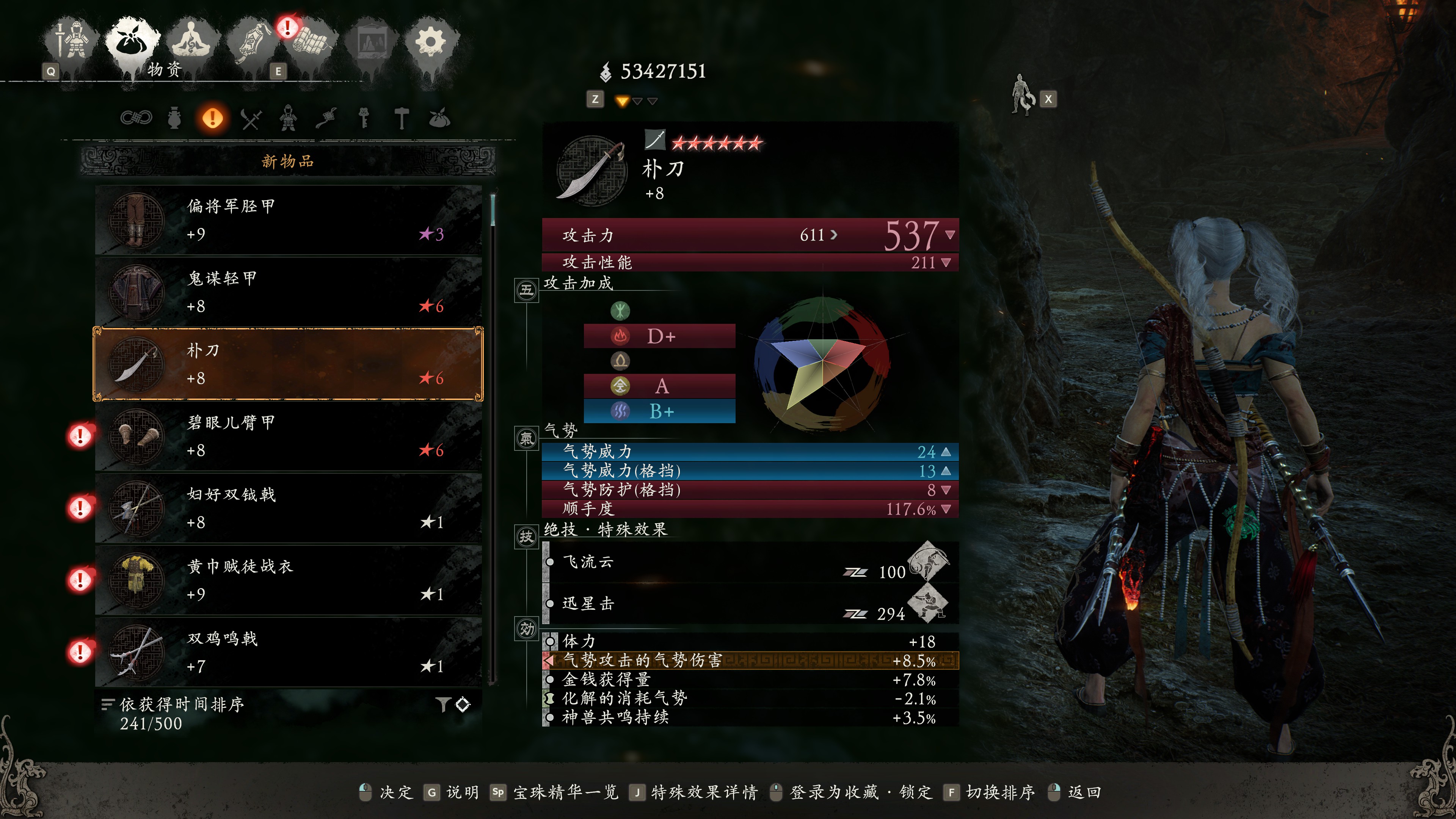Viewport: 1456px width, 819px height.
Task: Pick the 黄巾贼徒战衣 armor row
Action: point(288,580)
